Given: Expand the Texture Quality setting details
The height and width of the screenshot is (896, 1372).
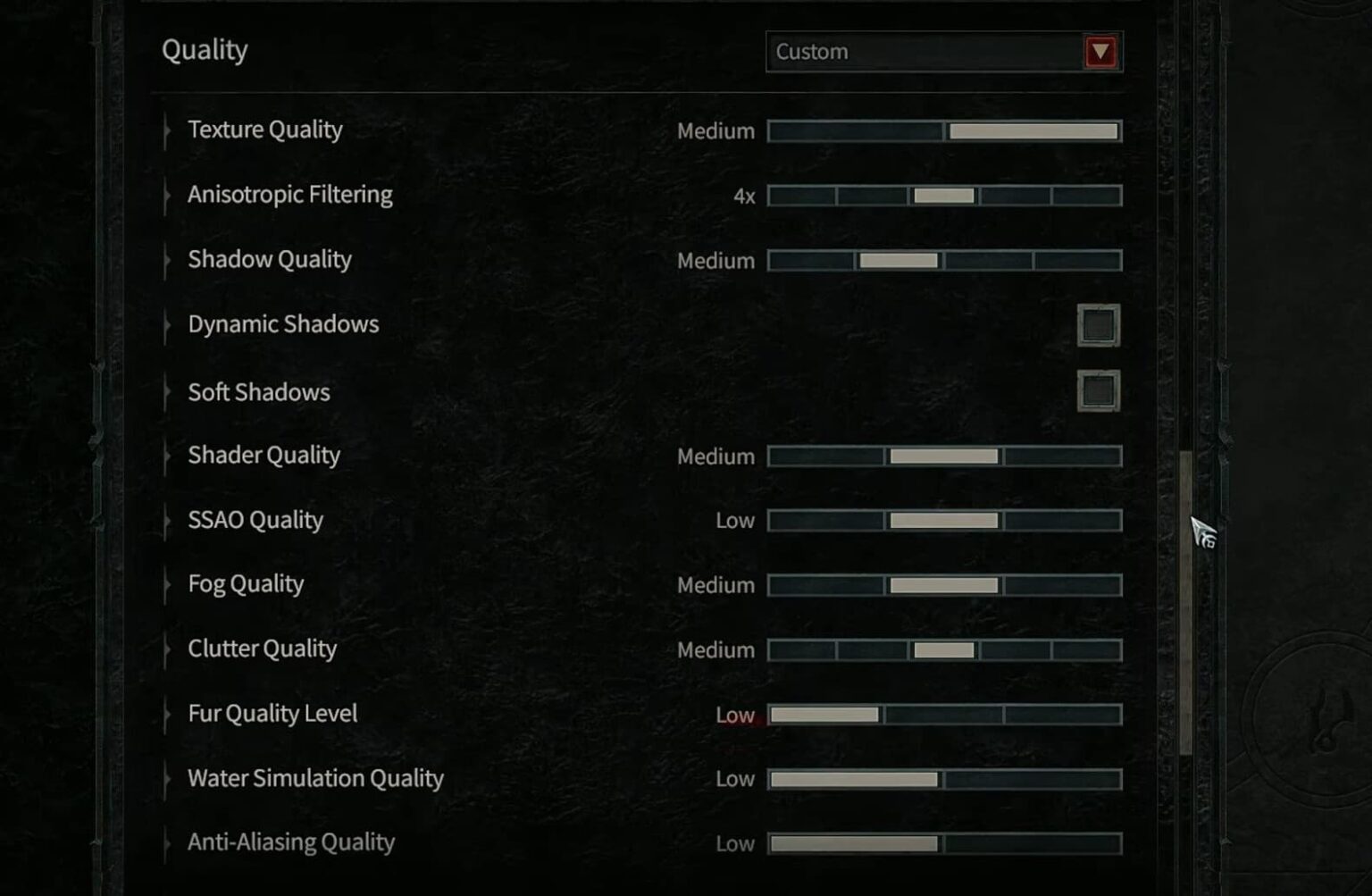Looking at the screenshot, I should tap(167, 130).
